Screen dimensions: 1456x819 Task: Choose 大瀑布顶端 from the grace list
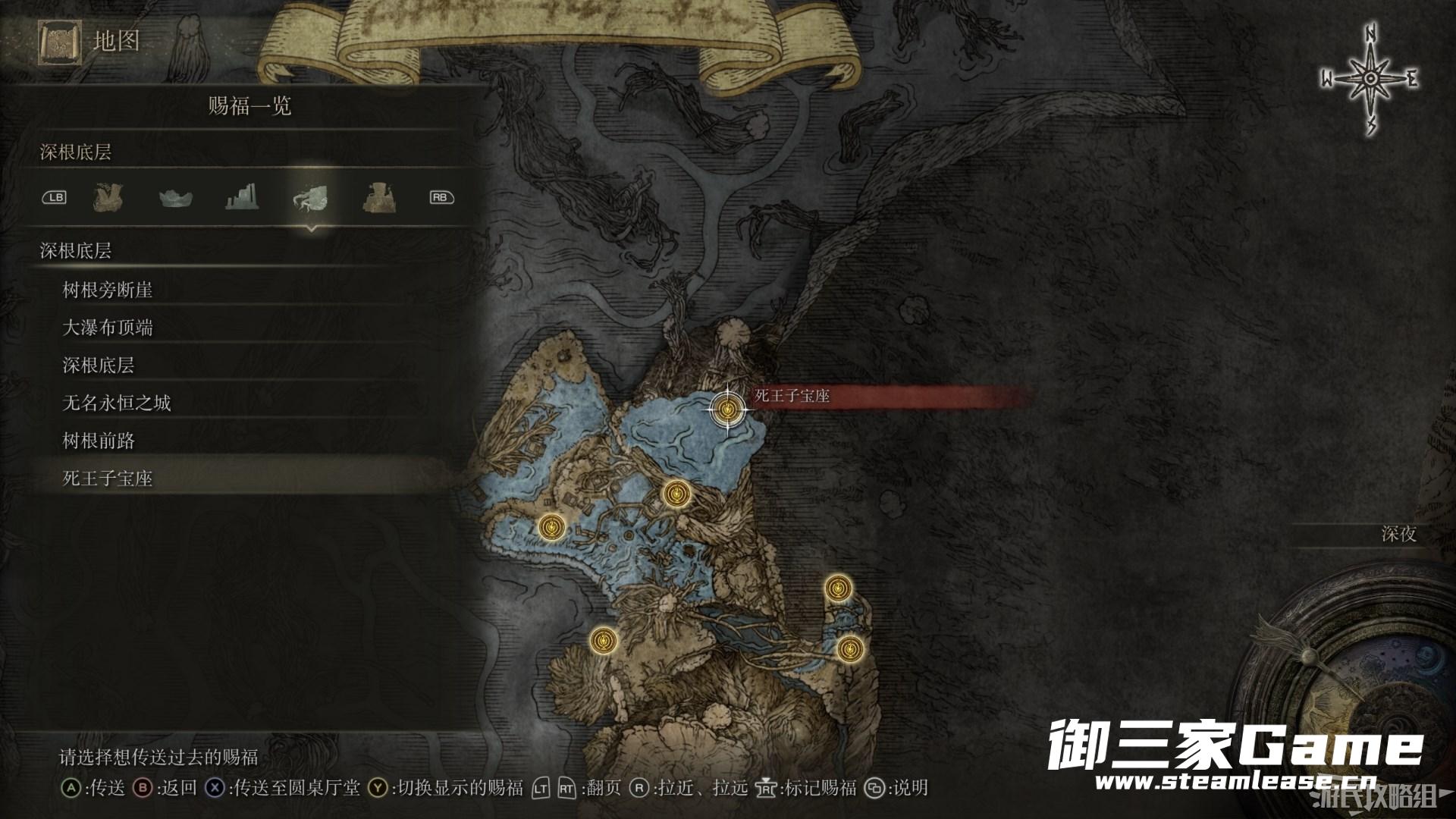[108, 328]
